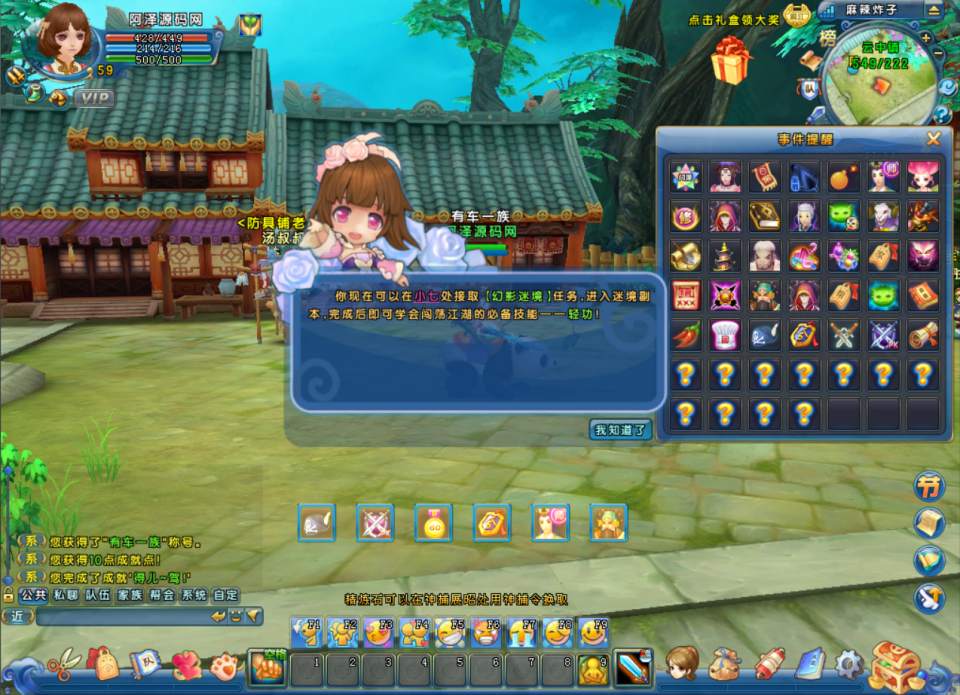Select the sword skill hotbar slot
Screen dimensions: 960x695
click(x=632, y=667)
